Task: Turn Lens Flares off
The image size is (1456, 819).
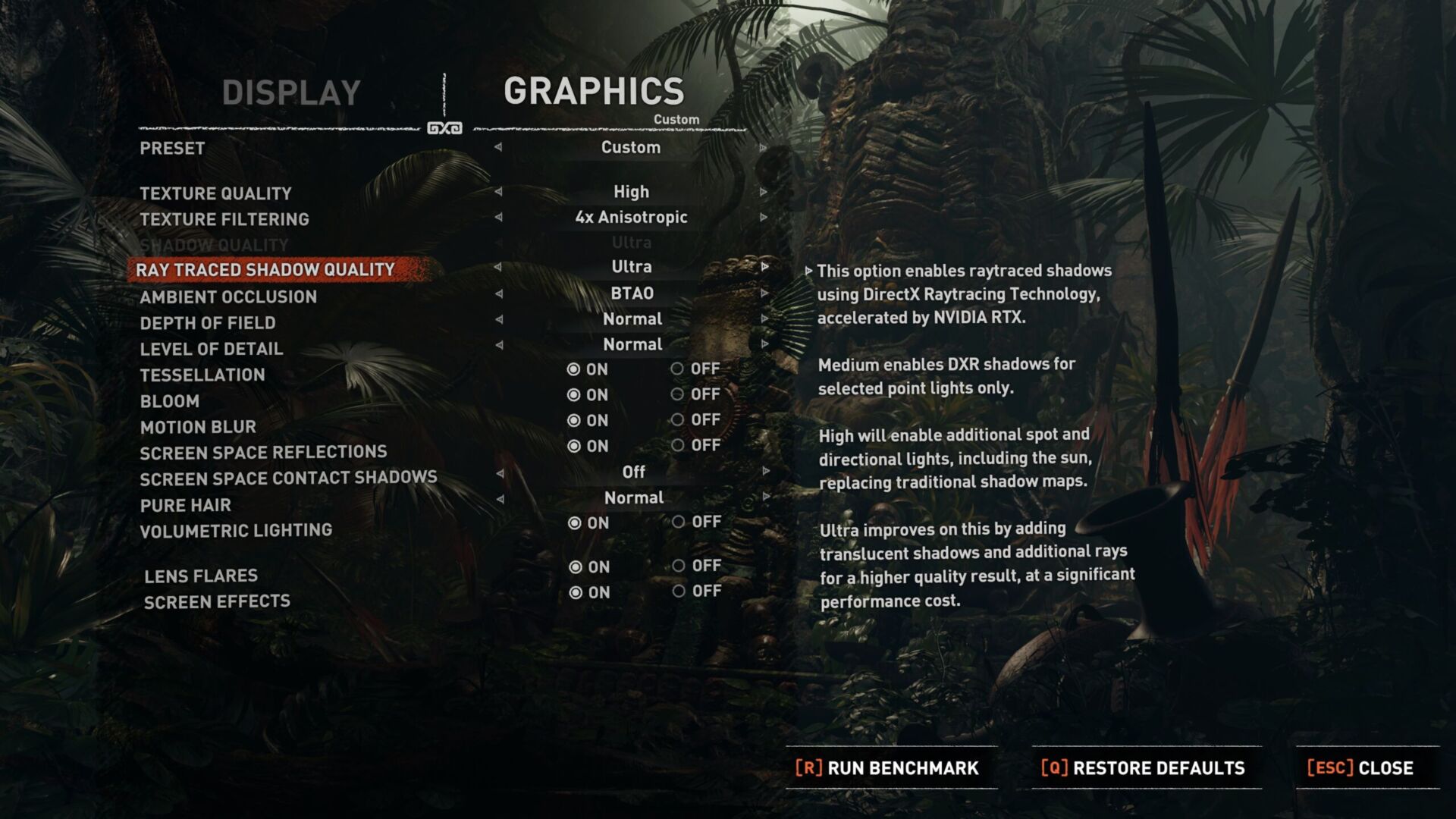Action: pos(679,566)
